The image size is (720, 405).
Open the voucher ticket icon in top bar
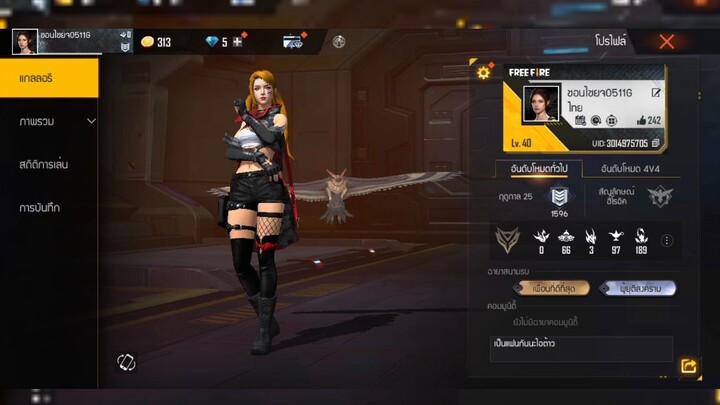pos(293,42)
